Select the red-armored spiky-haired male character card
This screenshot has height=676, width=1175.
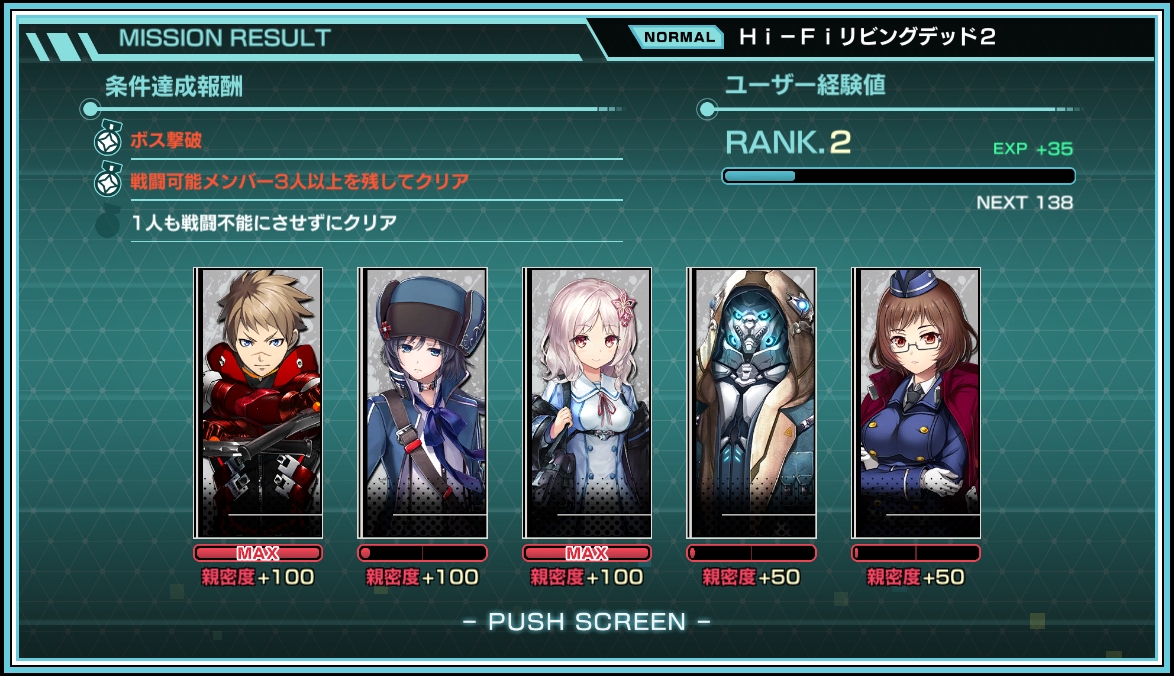point(259,403)
